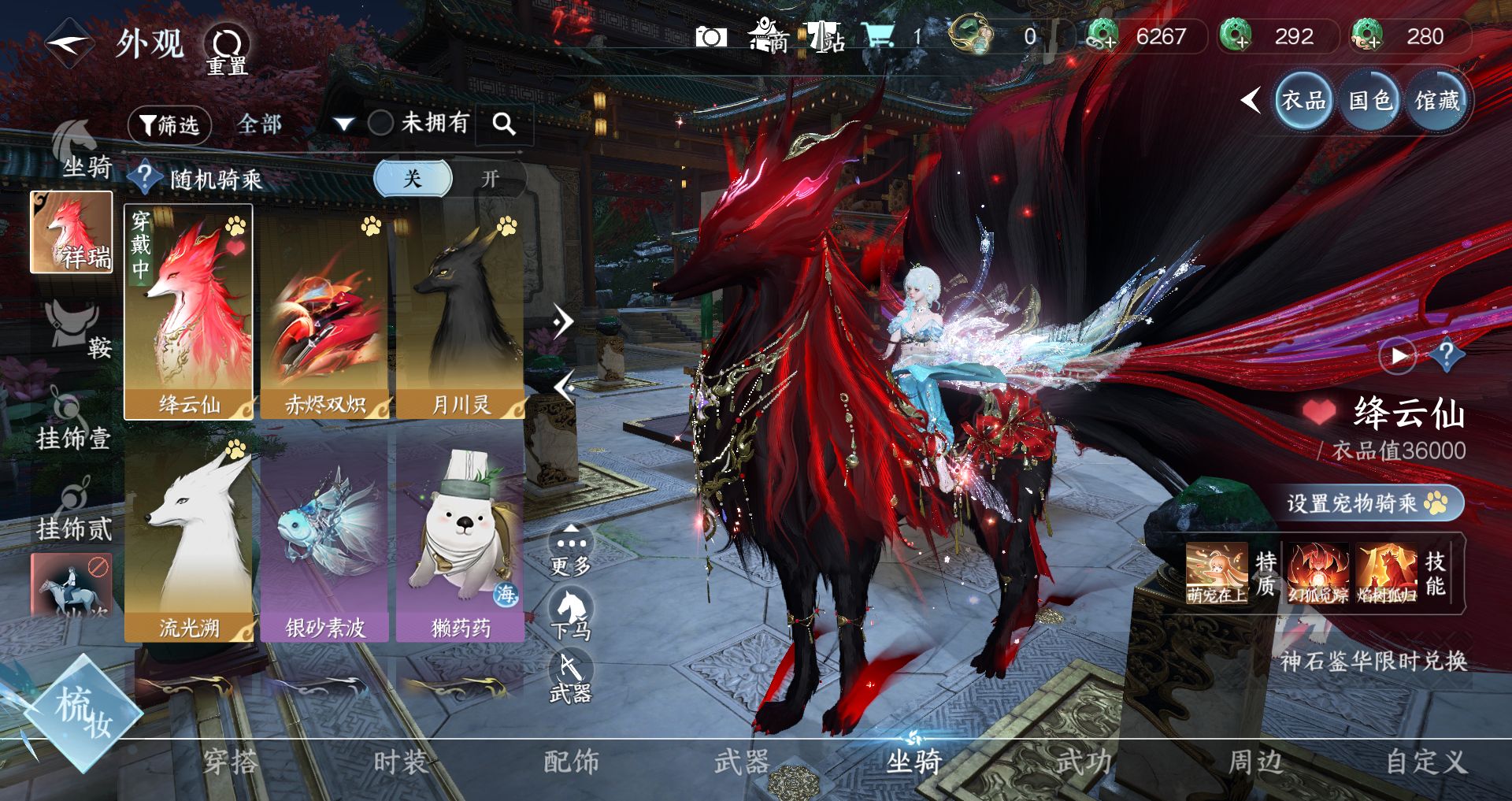The width and height of the screenshot is (1512, 801).
Task: Reset appearance with the 重置 button
Action: coord(227,50)
